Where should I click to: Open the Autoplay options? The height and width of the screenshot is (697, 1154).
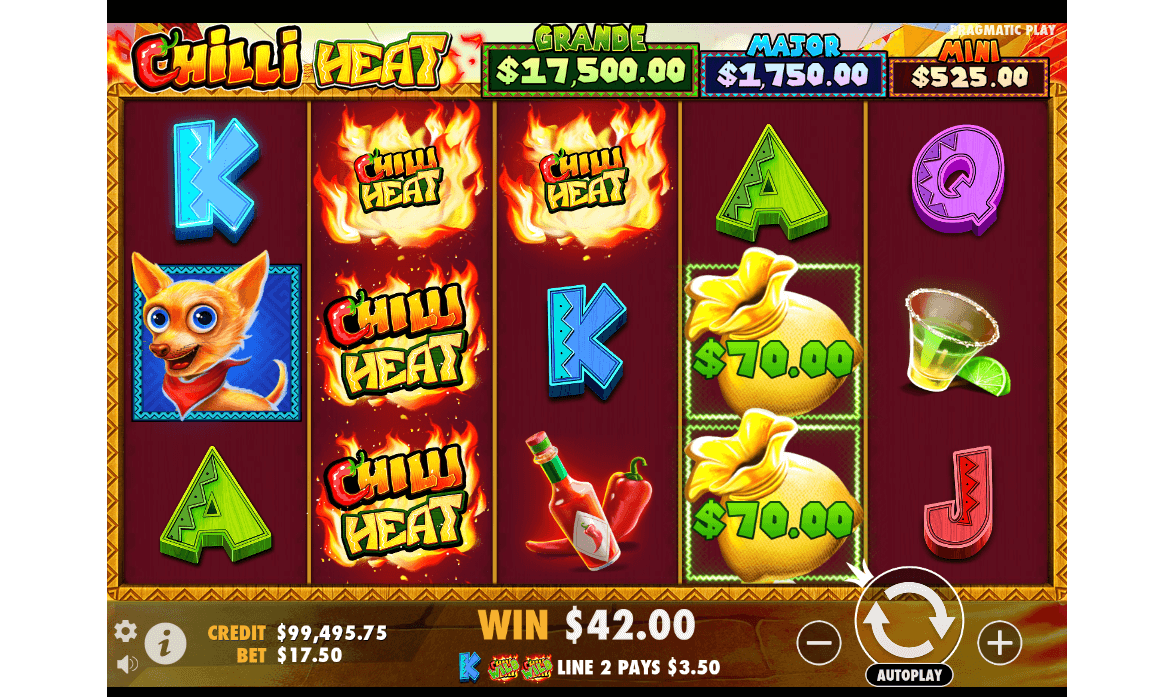pyautogui.click(x=909, y=675)
